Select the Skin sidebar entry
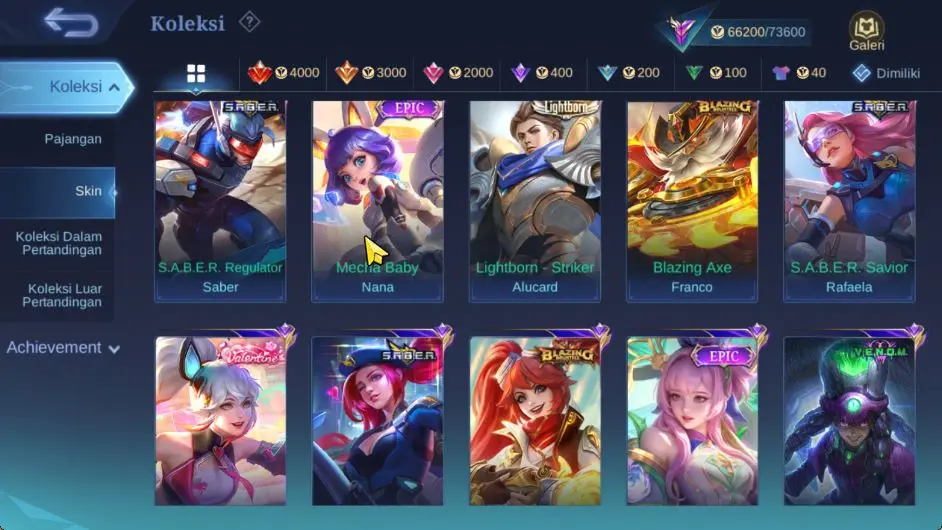 click(88, 191)
